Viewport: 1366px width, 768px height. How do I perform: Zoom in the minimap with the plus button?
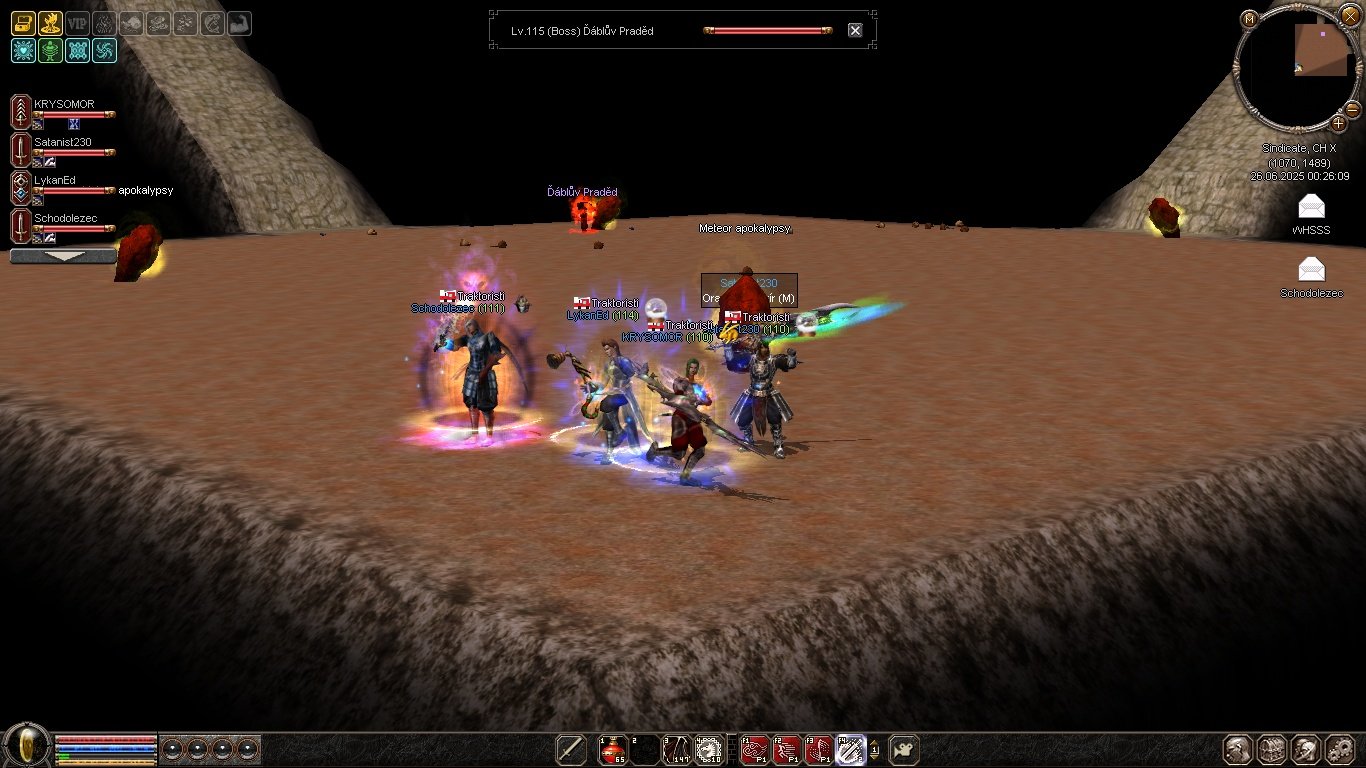[x=1338, y=124]
